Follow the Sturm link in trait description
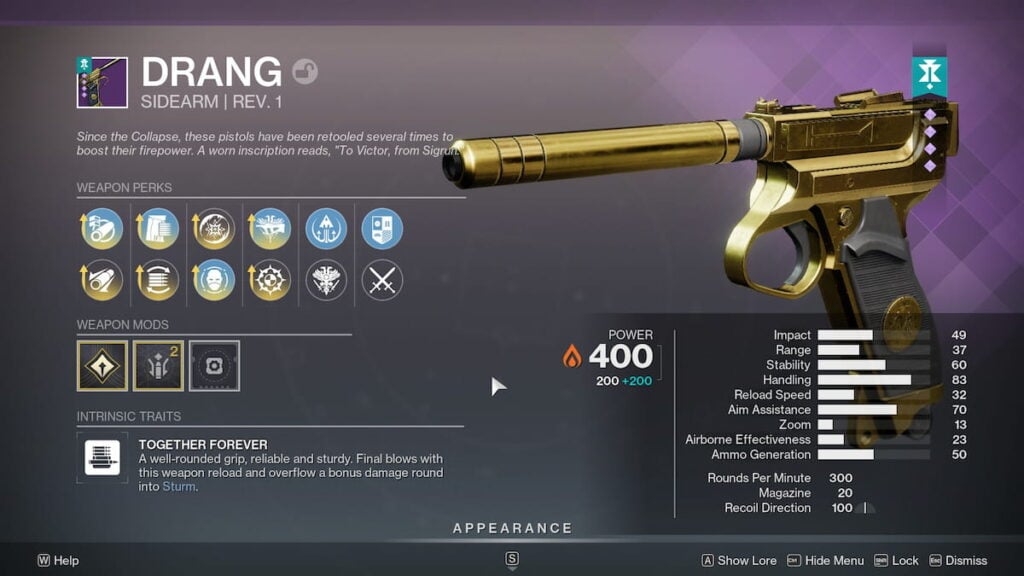The image size is (1024, 576). pos(179,487)
